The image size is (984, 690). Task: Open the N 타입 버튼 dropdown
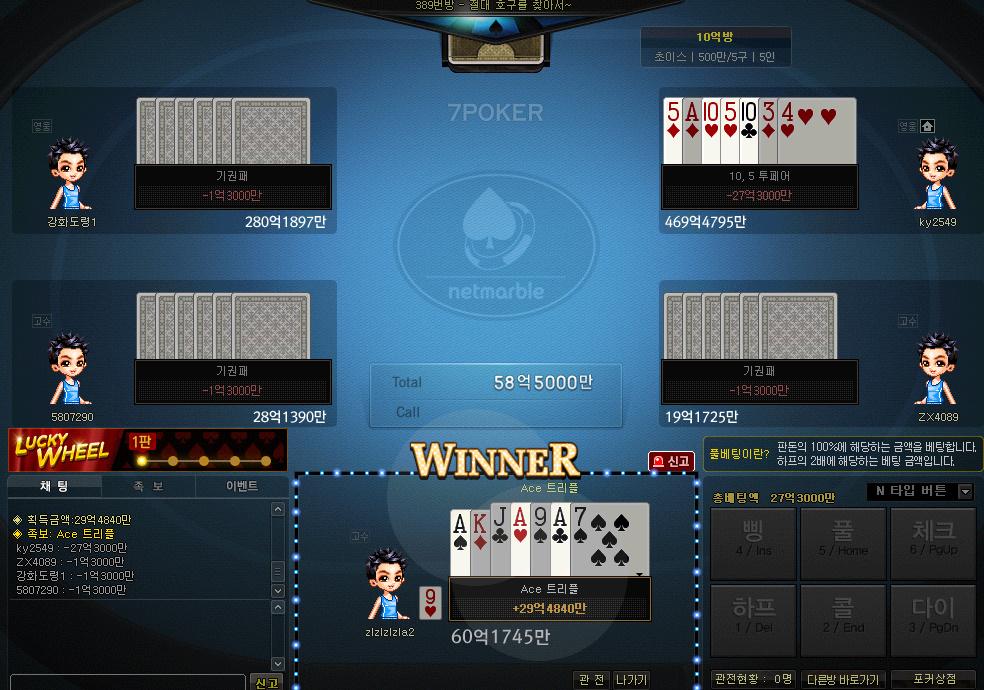pos(965,491)
